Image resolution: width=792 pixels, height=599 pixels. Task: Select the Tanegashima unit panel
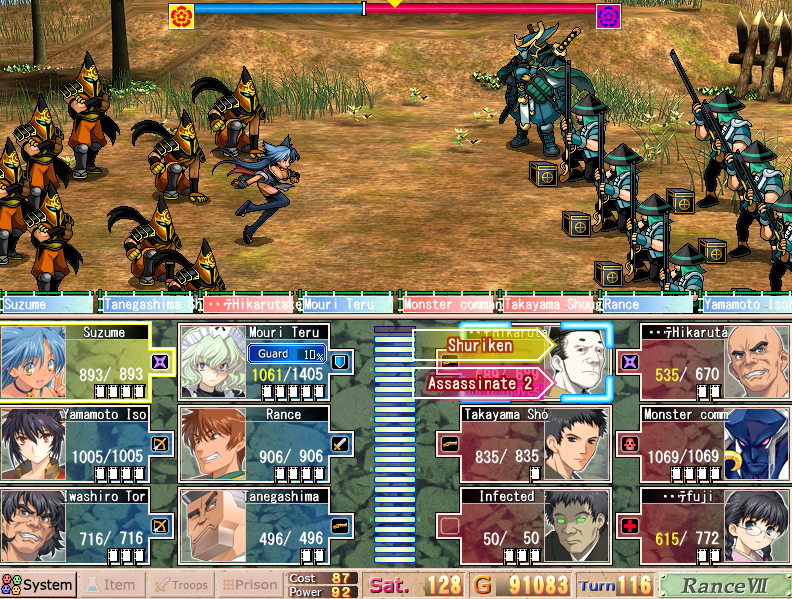pyautogui.click(x=265, y=526)
